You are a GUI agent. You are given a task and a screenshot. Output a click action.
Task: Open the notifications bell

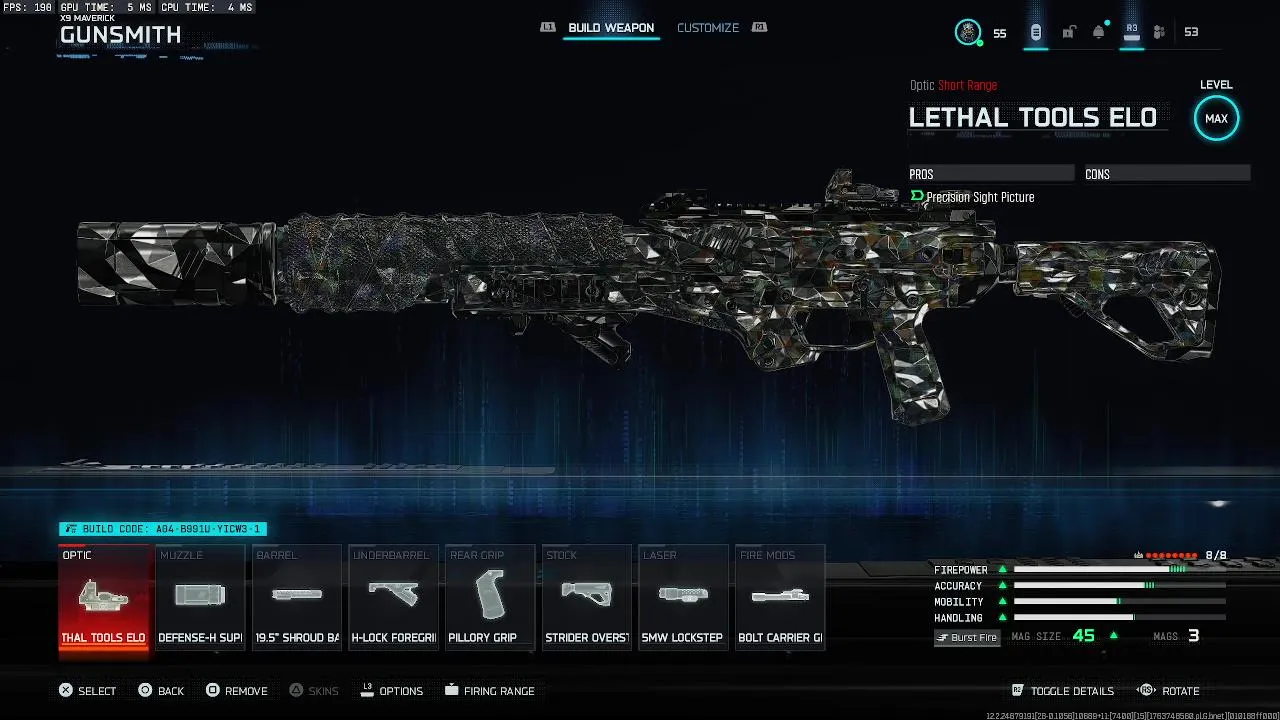[x=1099, y=32]
